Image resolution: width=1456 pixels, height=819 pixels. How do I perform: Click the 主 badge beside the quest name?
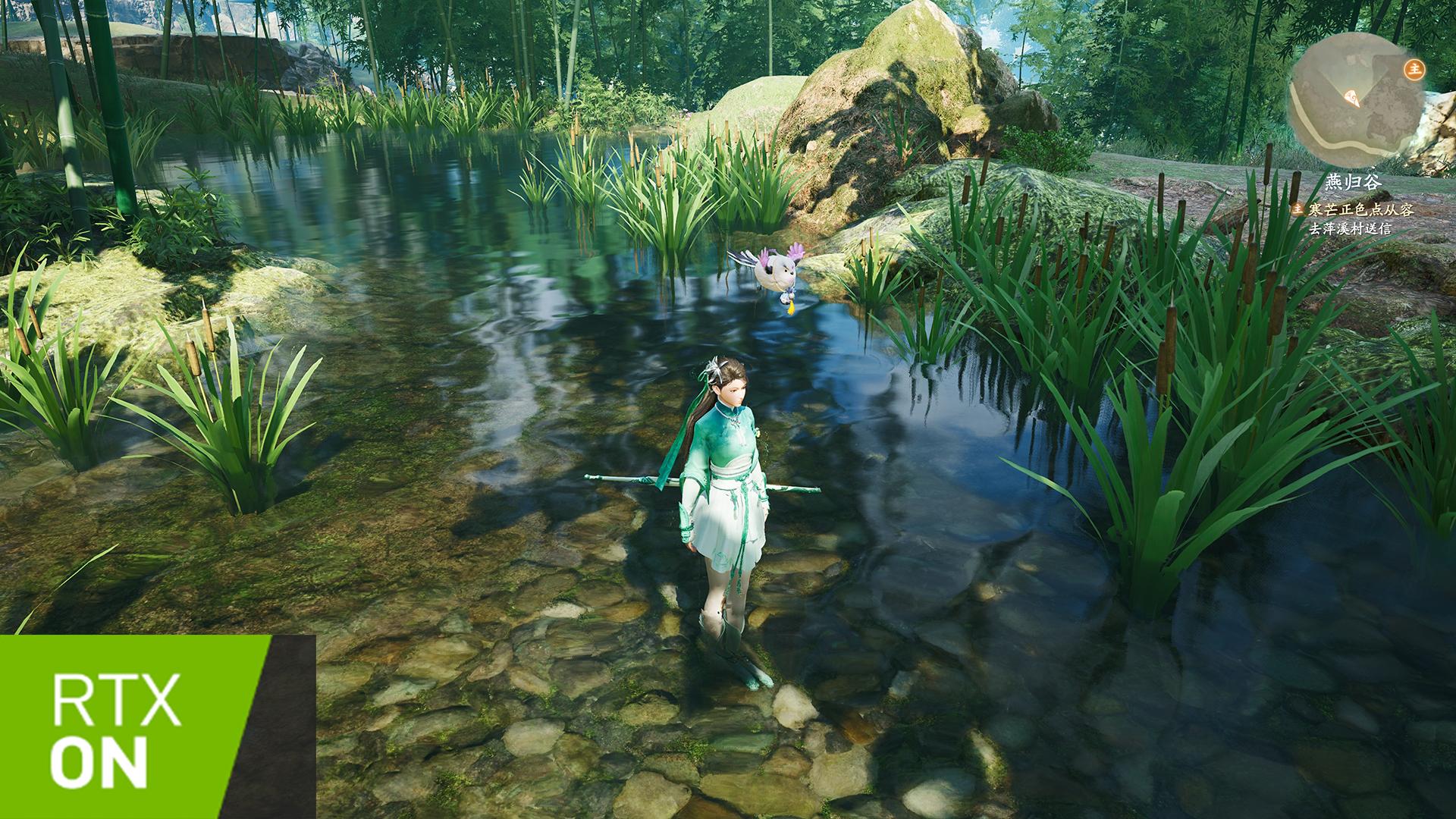1298,210
